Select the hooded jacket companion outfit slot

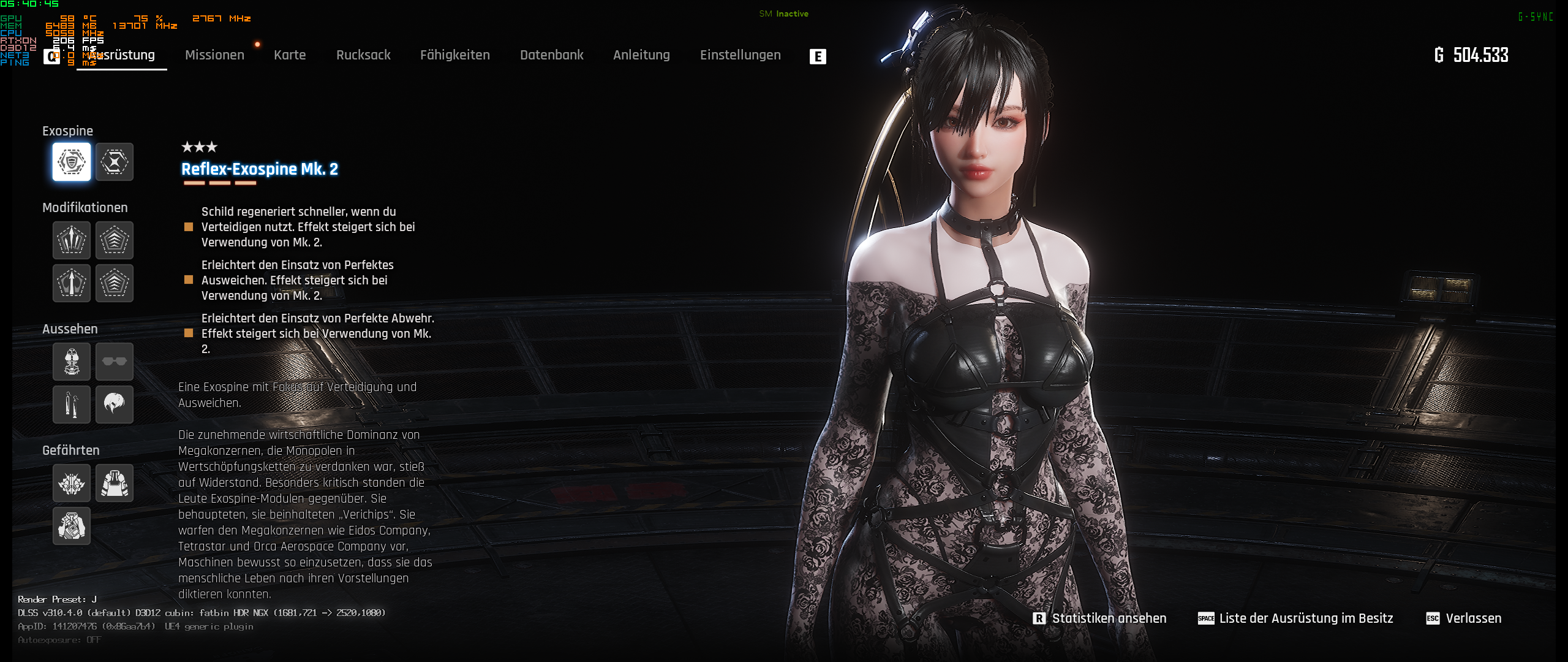click(115, 483)
